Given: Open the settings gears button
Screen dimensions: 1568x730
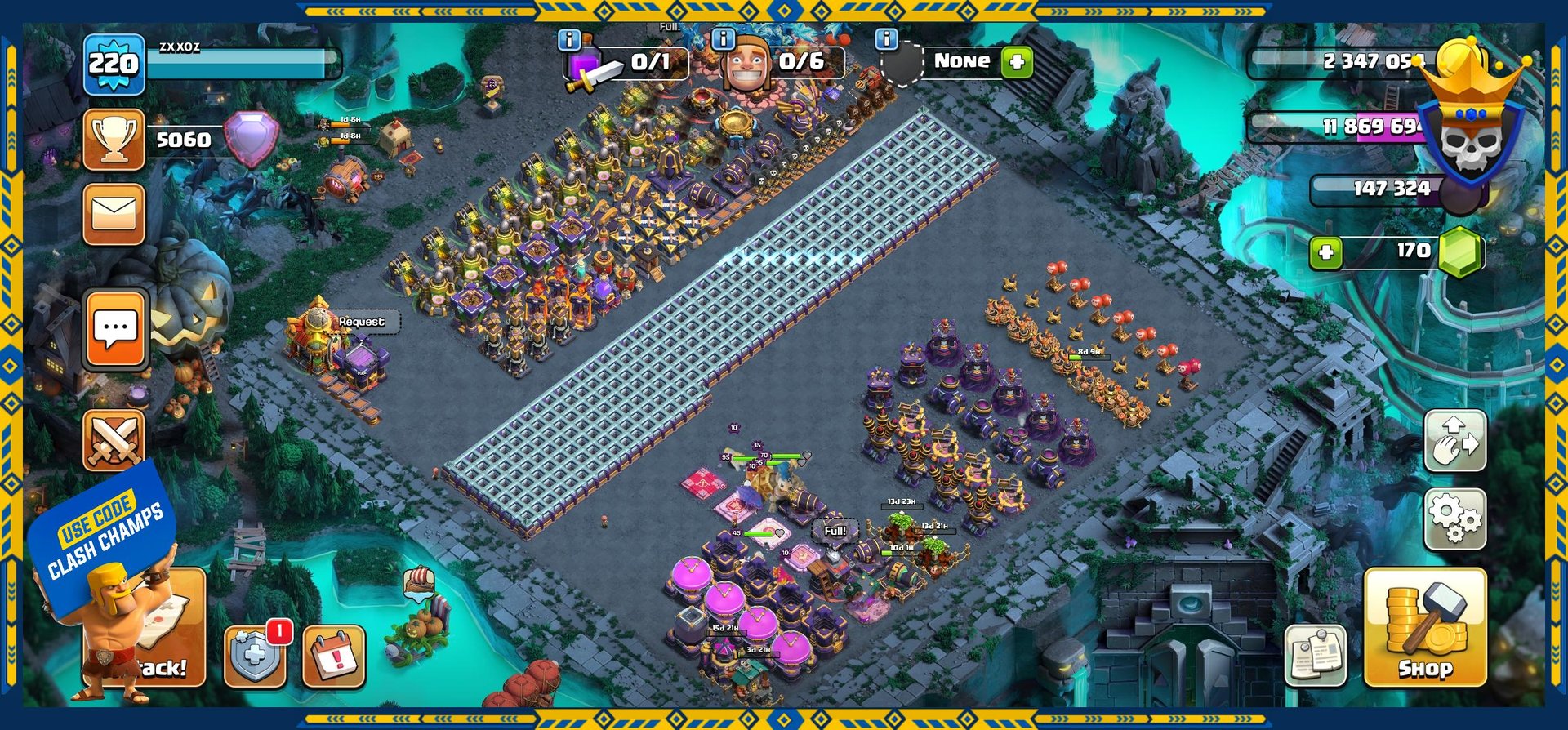Looking at the screenshot, I should (x=1454, y=519).
